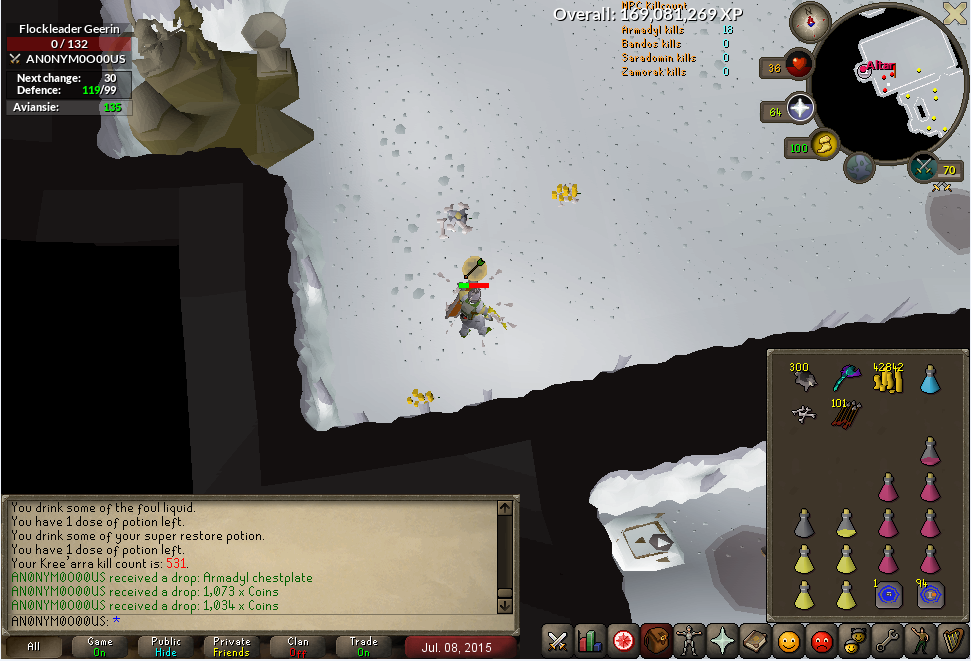This screenshot has height=661, width=971.
Task: Open the Options wrench tab
Action: (x=886, y=640)
